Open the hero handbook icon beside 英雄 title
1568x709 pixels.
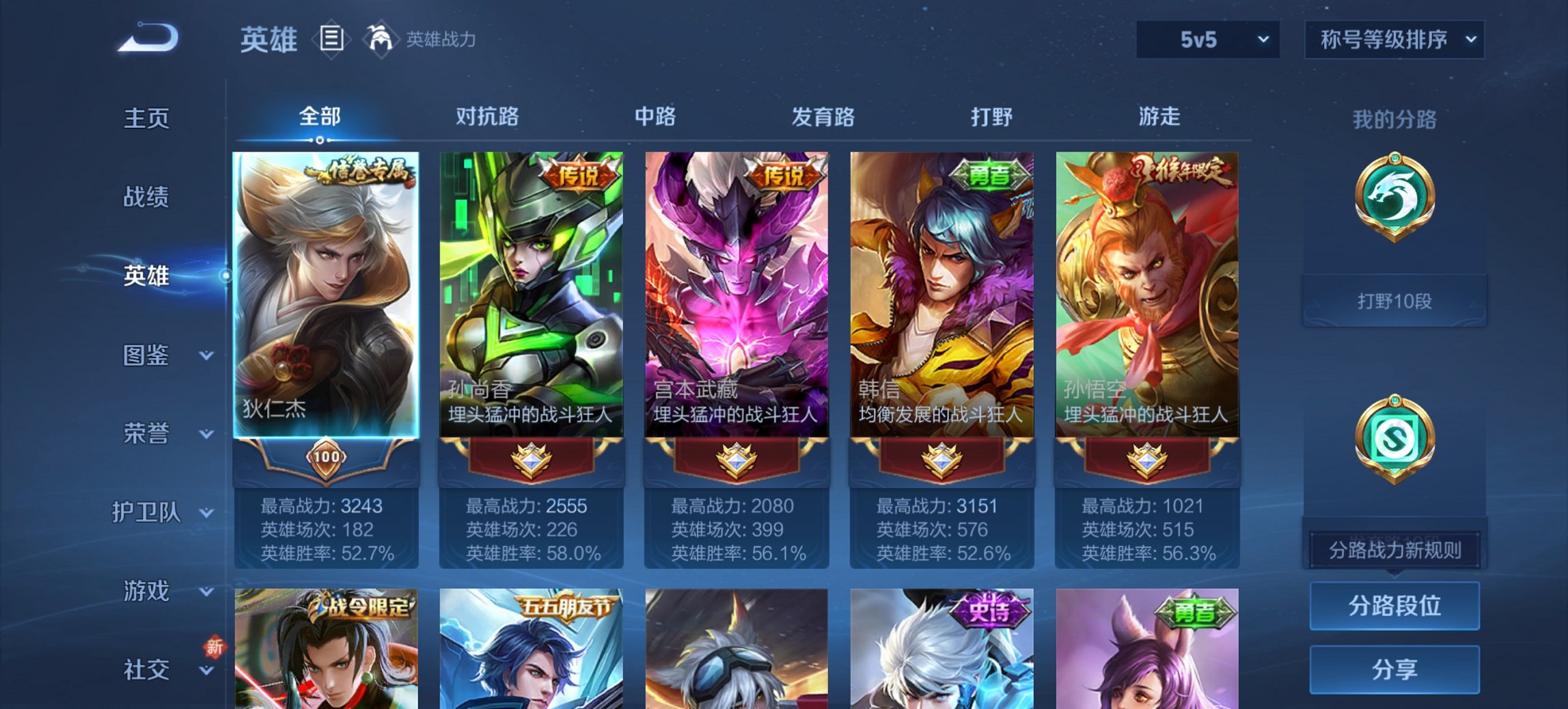click(x=330, y=40)
